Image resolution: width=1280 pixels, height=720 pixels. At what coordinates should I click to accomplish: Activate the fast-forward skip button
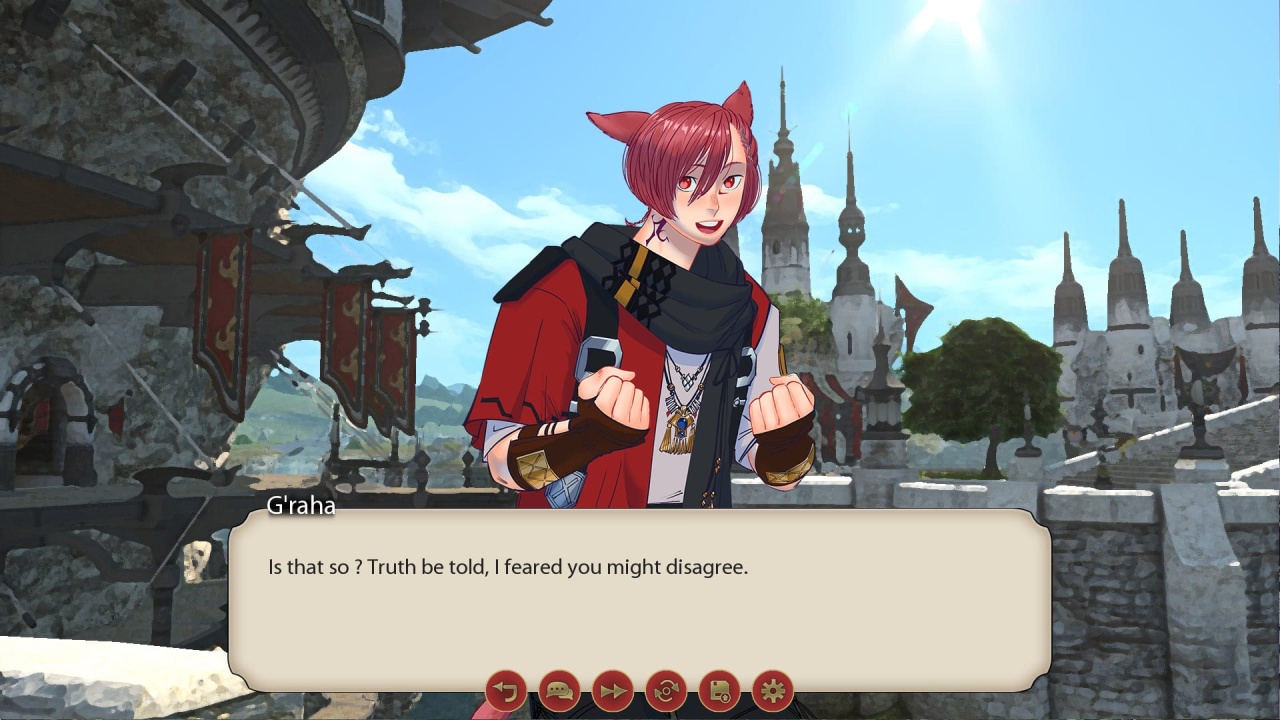click(612, 691)
